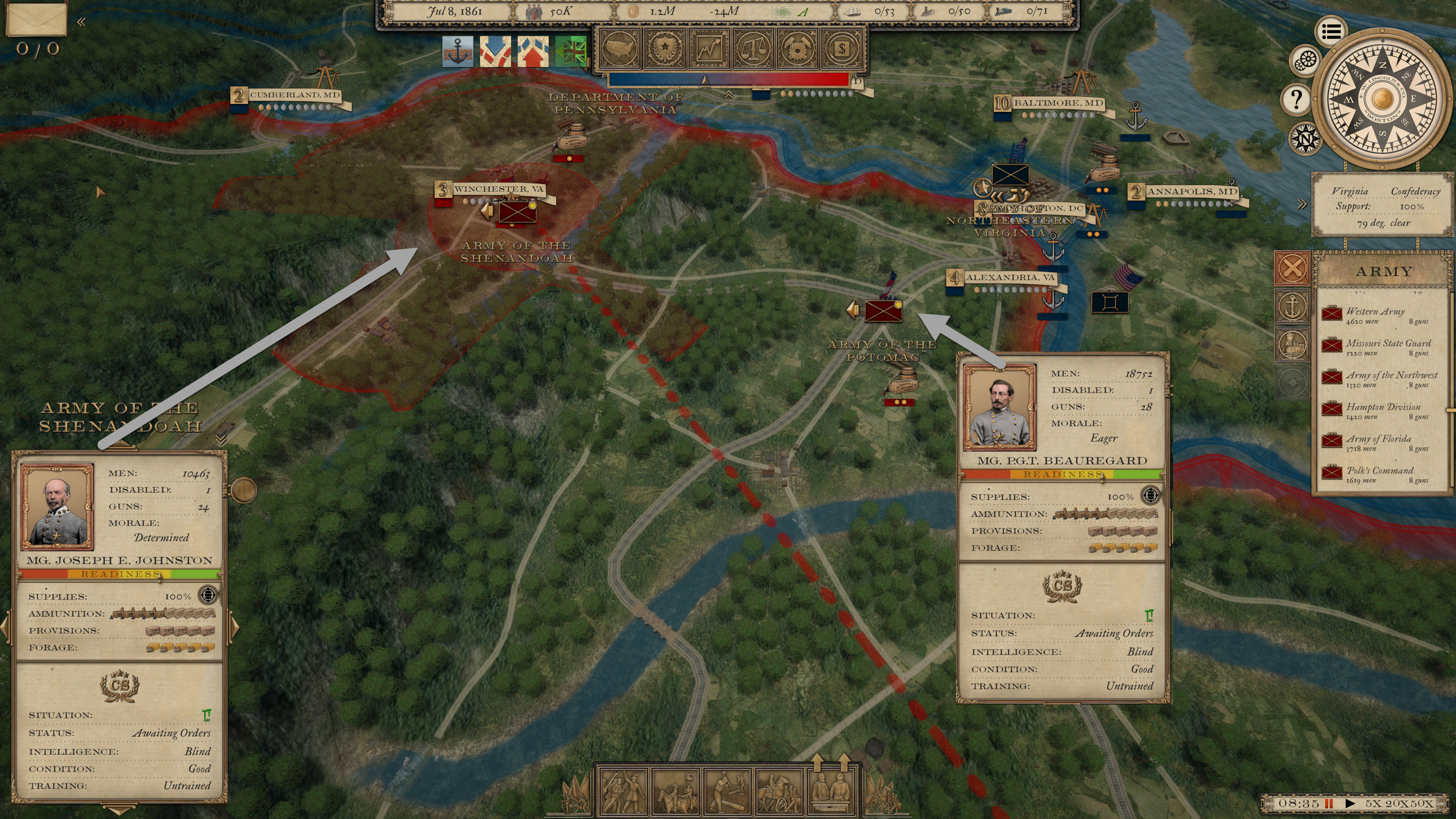Pause the game clock
Viewport: 1456px width, 819px height.
tap(1329, 803)
